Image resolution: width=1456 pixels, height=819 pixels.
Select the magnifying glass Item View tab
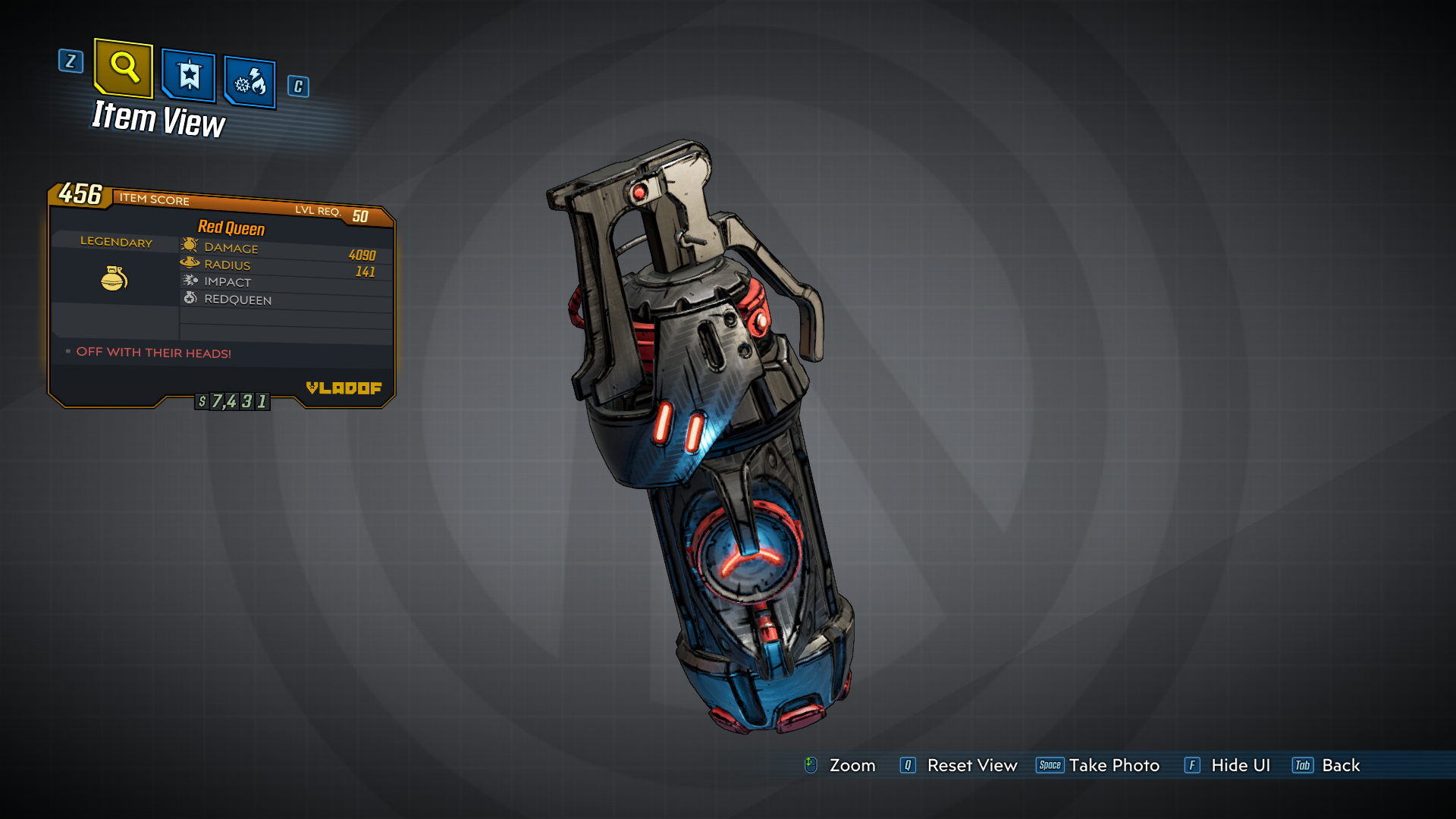124,68
